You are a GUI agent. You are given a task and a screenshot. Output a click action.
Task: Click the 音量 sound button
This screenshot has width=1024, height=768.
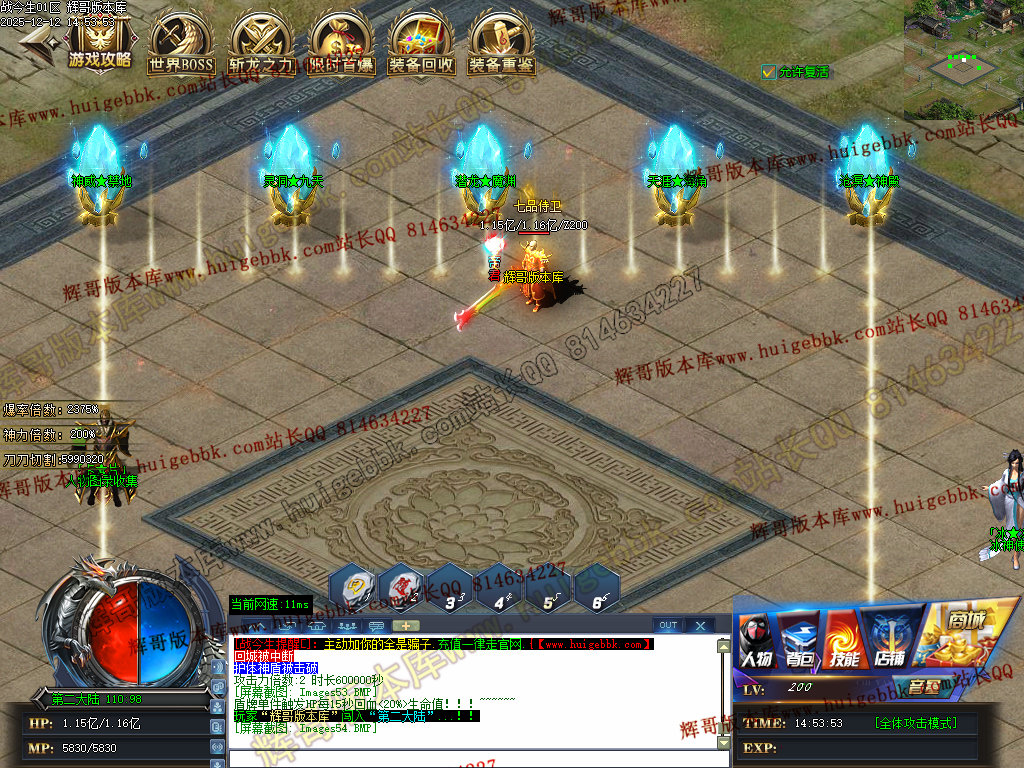point(922,687)
